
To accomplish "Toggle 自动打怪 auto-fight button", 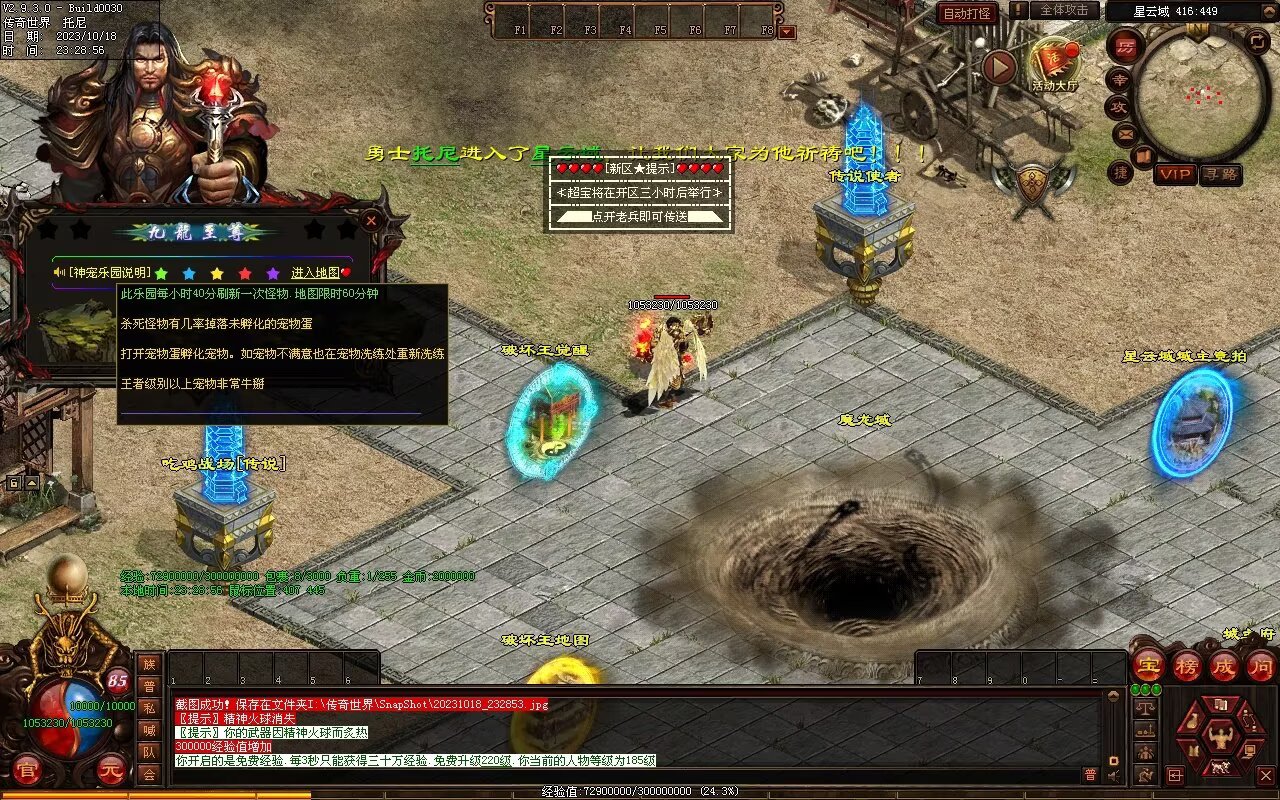I will coord(967,13).
